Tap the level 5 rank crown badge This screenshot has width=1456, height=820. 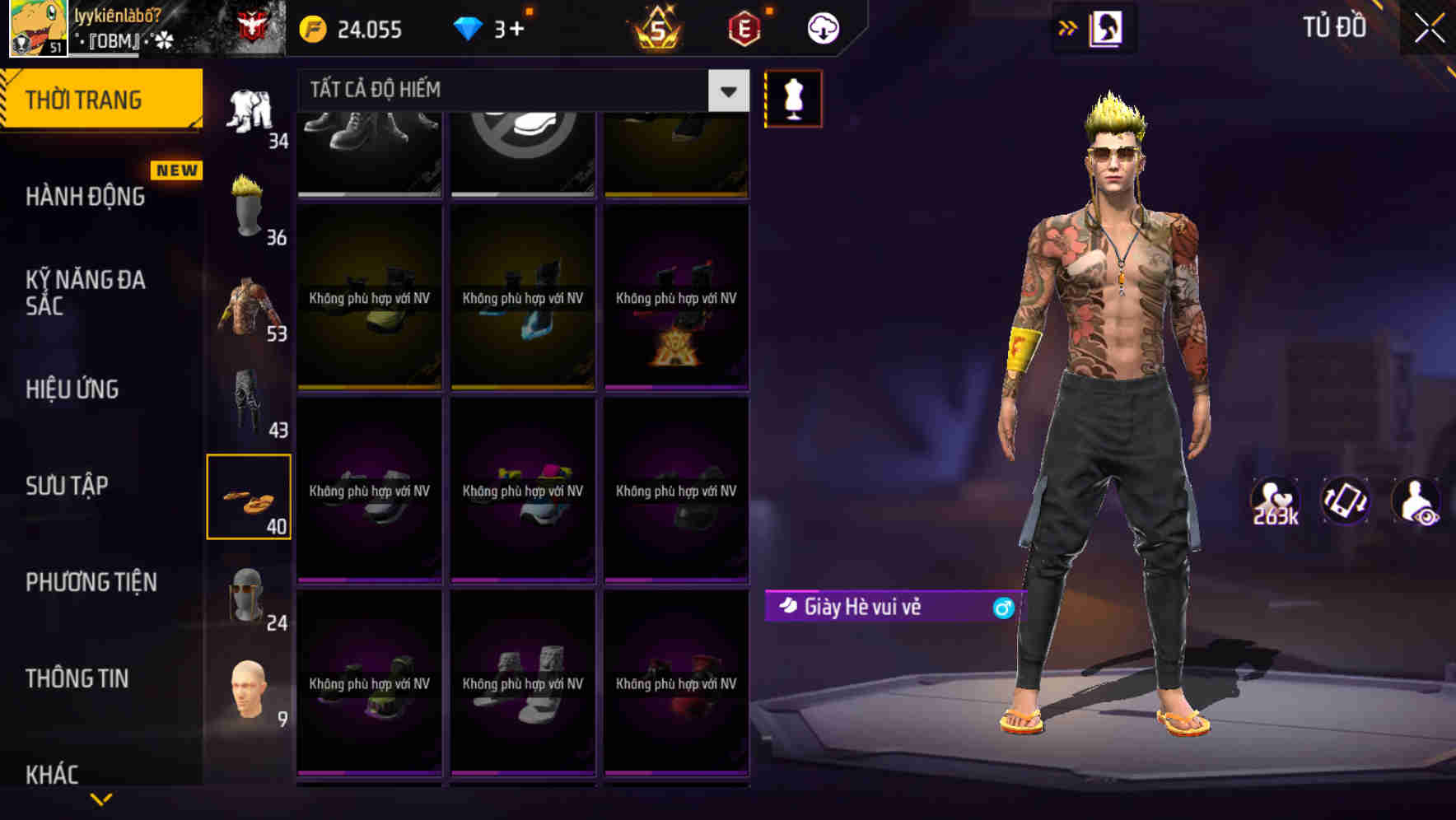click(x=659, y=28)
